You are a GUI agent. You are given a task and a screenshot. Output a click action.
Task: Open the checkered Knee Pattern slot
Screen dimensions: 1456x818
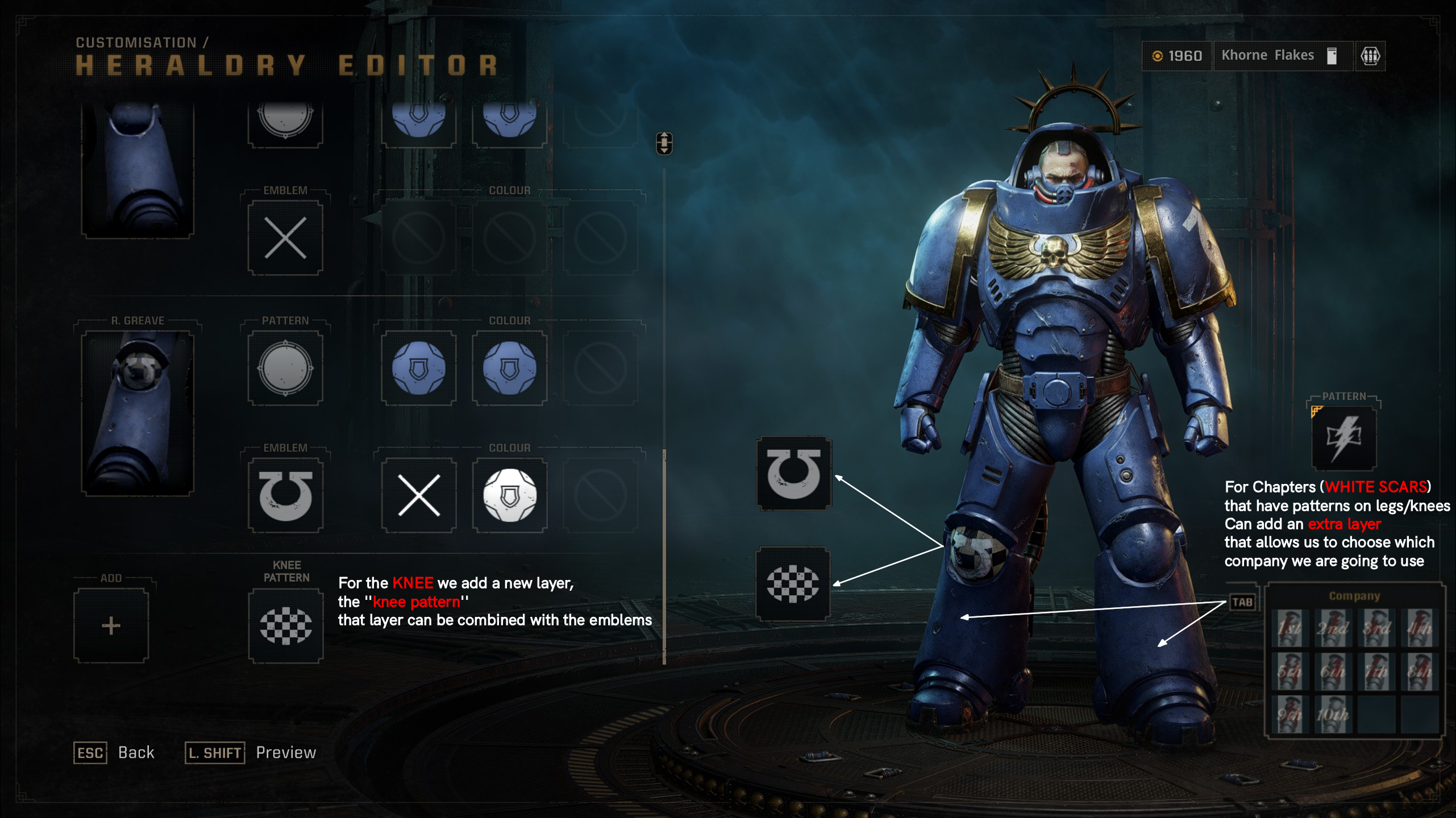(x=286, y=626)
